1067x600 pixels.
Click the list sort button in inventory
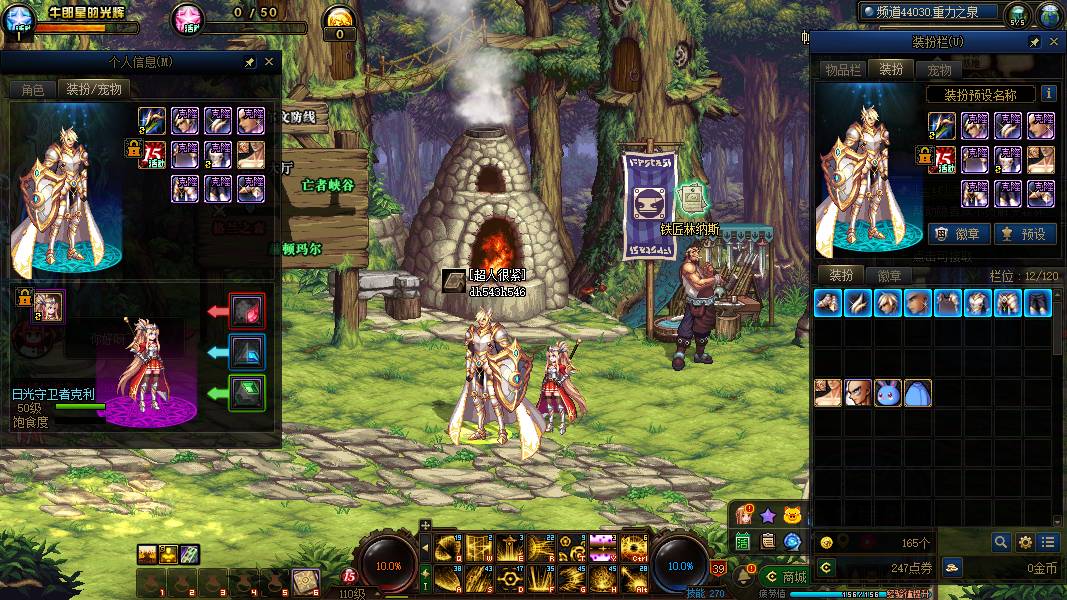pos(1048,542)
